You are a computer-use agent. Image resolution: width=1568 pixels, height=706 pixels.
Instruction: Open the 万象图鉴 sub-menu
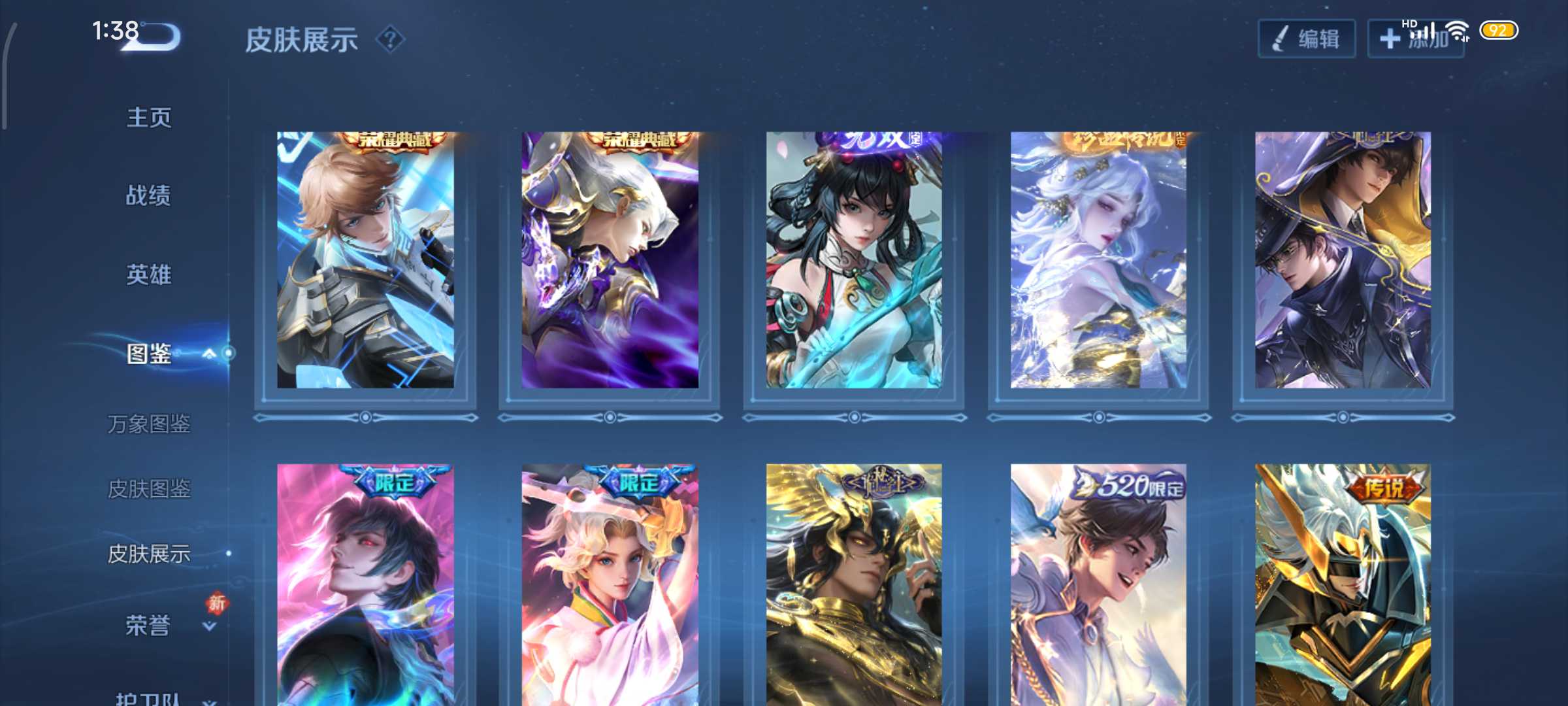[149, 424]
